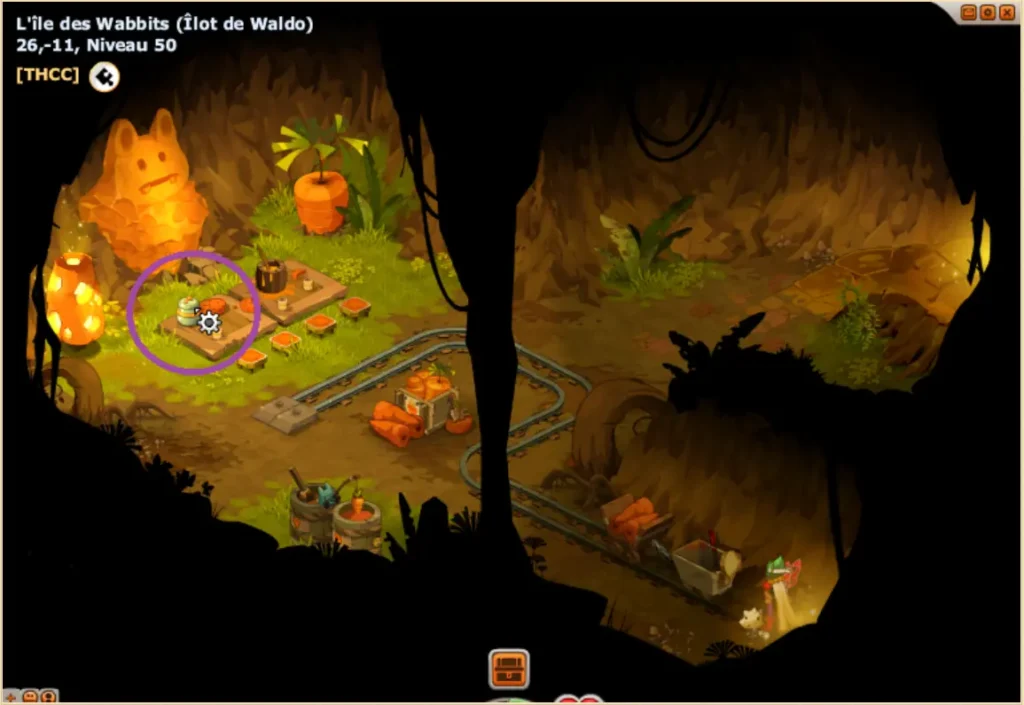
Task: Click the round icon beside the [THCC] tag
Action: 104,76
